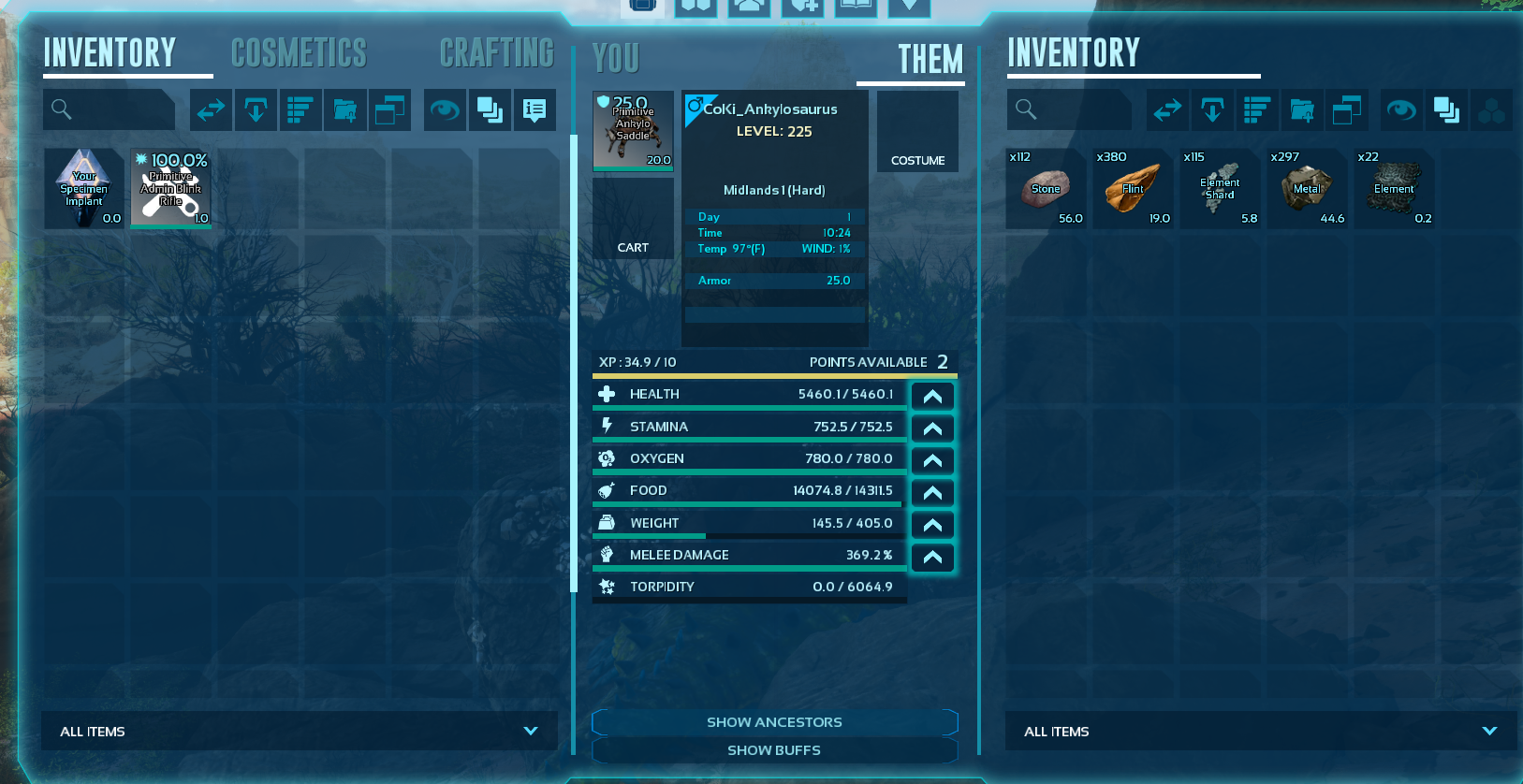The image size is (1523, 784).
Task: Switch to the Cosmetics tab
Action: (299, 53)
